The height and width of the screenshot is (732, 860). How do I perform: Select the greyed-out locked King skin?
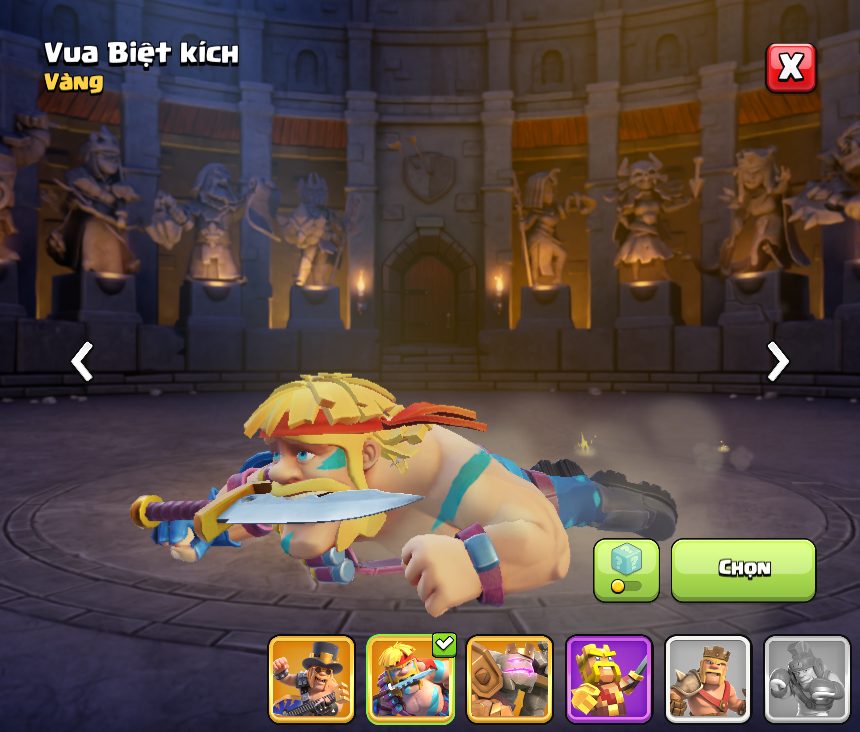(x=806, y=679)
